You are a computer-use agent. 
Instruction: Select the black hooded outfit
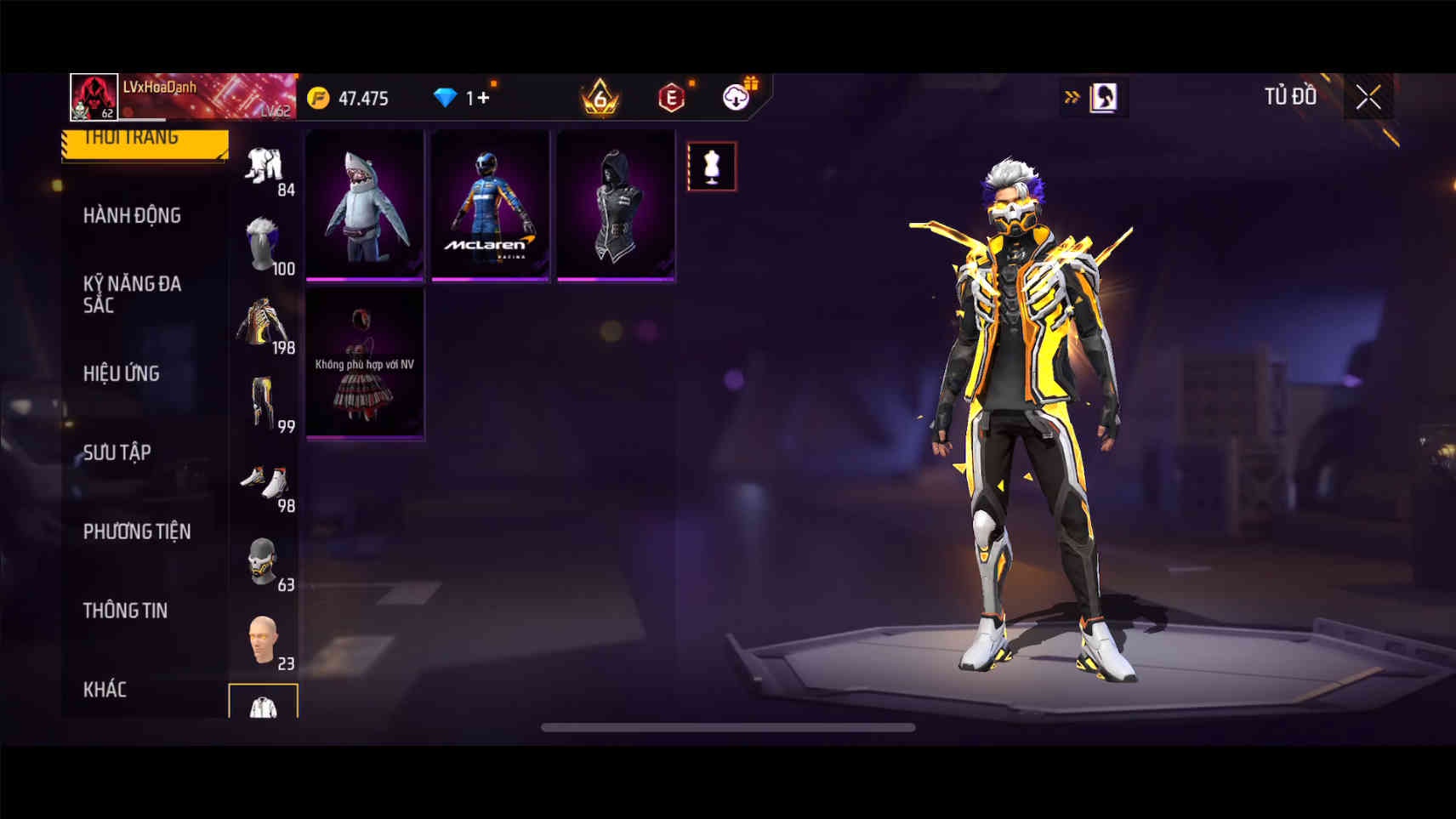point(616,205)
